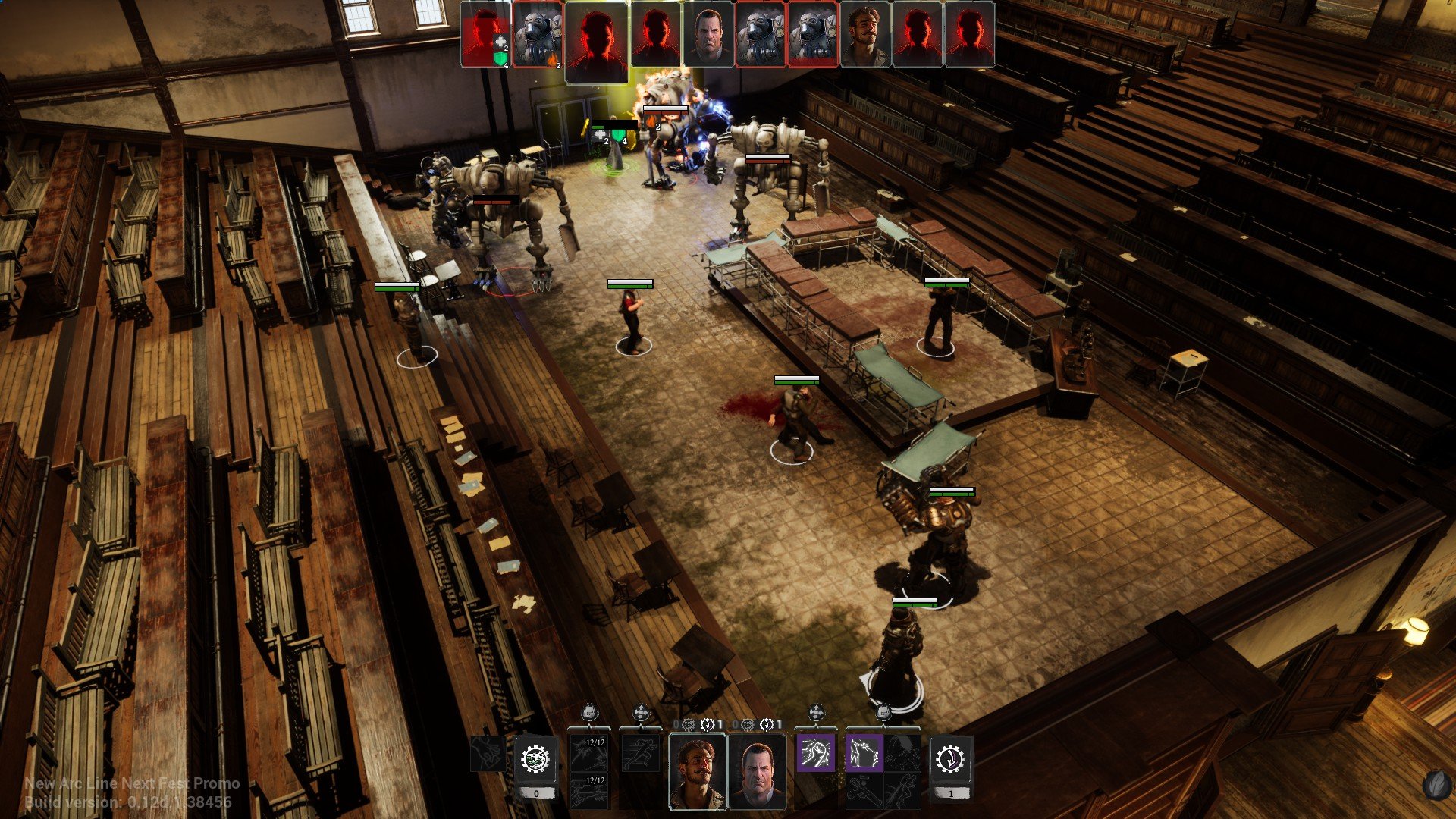Select the lower weapon slot showing 12/12

coord(589,790)
